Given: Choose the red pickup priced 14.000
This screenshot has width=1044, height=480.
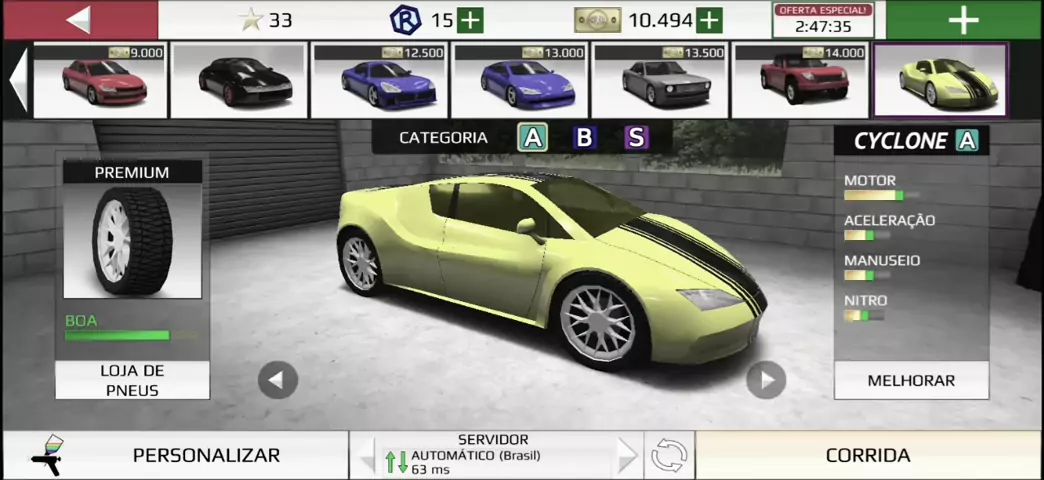Looking at the screenshot, I should coord(799,81).
